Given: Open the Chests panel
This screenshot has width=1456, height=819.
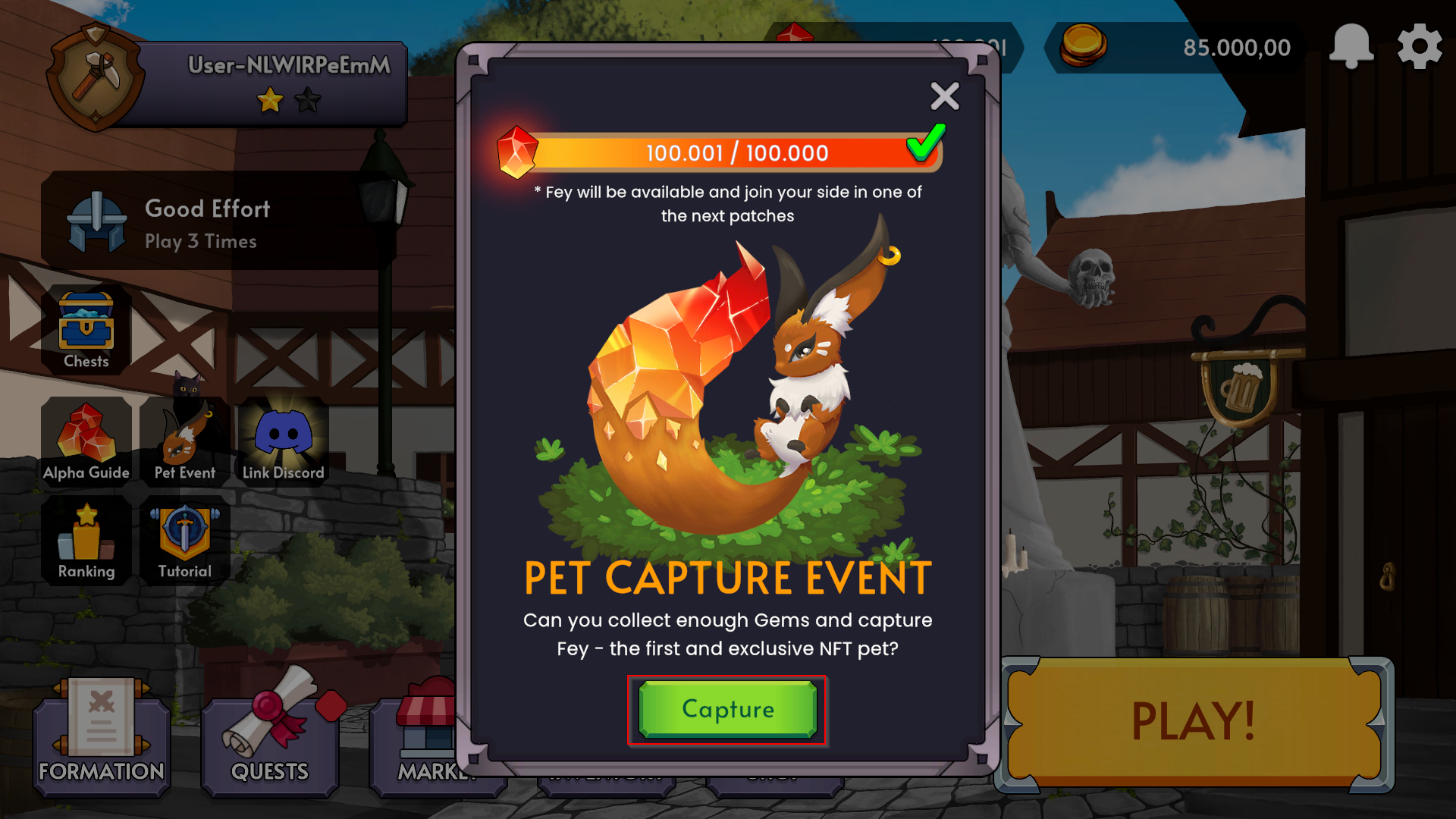Looking at the screenshot, I should click(86, 326).
